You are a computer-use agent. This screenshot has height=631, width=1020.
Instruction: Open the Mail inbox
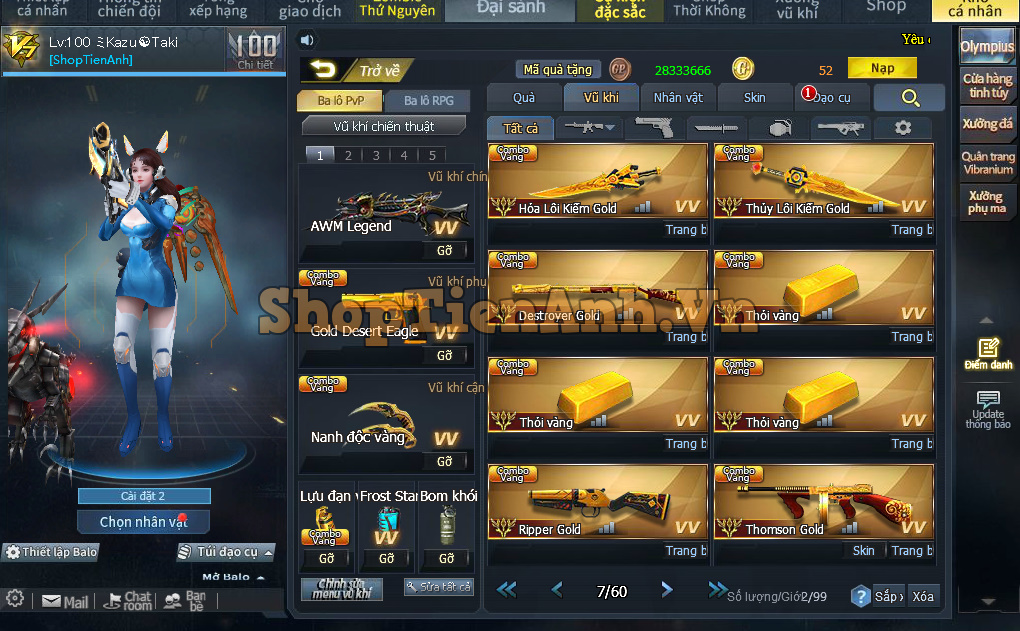[x=65, y=601]
